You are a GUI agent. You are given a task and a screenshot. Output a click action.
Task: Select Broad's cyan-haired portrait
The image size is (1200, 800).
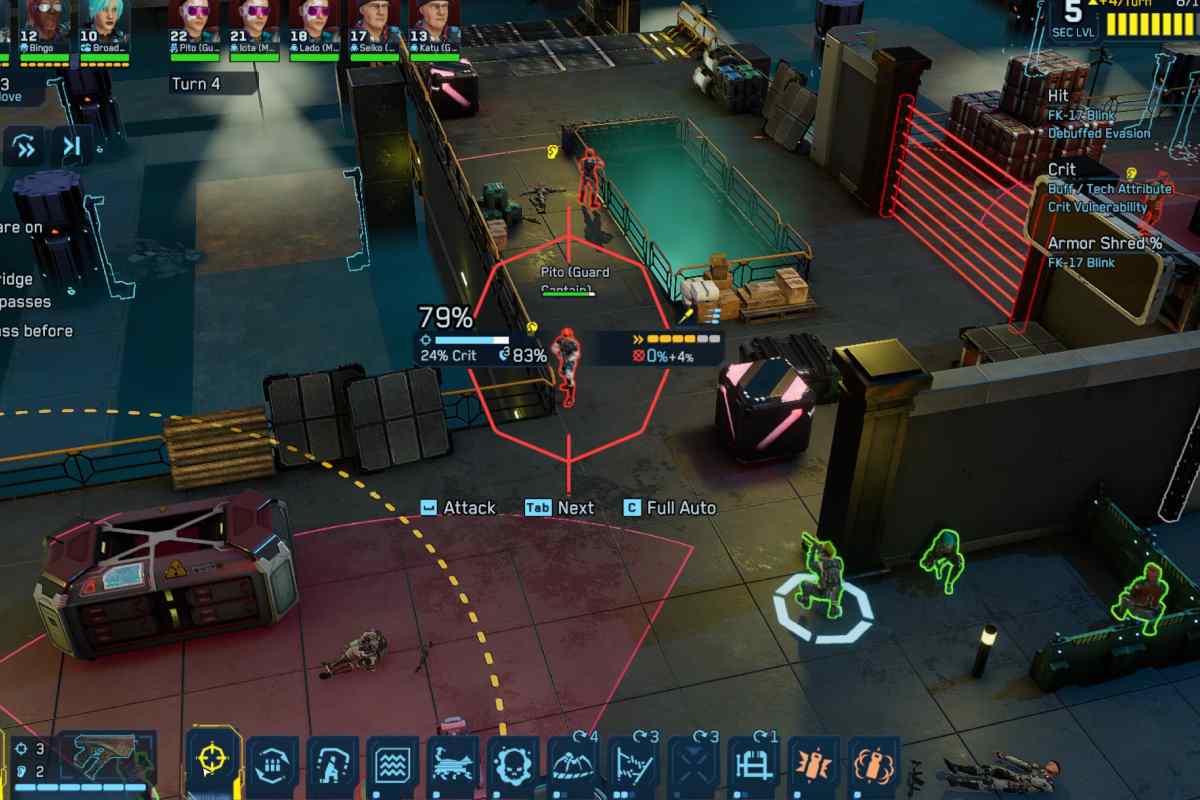coord(105,27)
